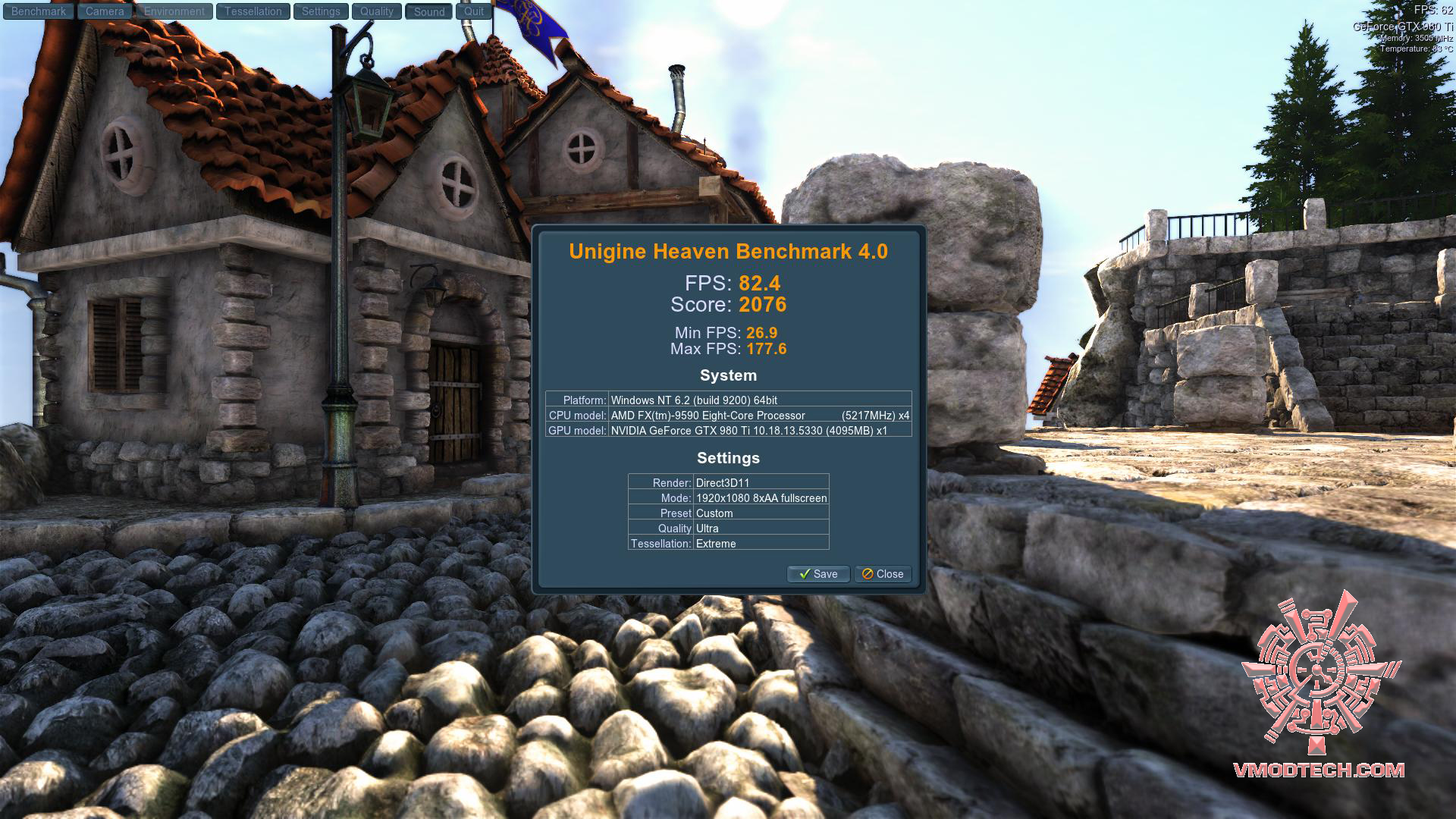Close the benchmark results dialog
This screenshot has height=819, width=1456.
(883, 574)
